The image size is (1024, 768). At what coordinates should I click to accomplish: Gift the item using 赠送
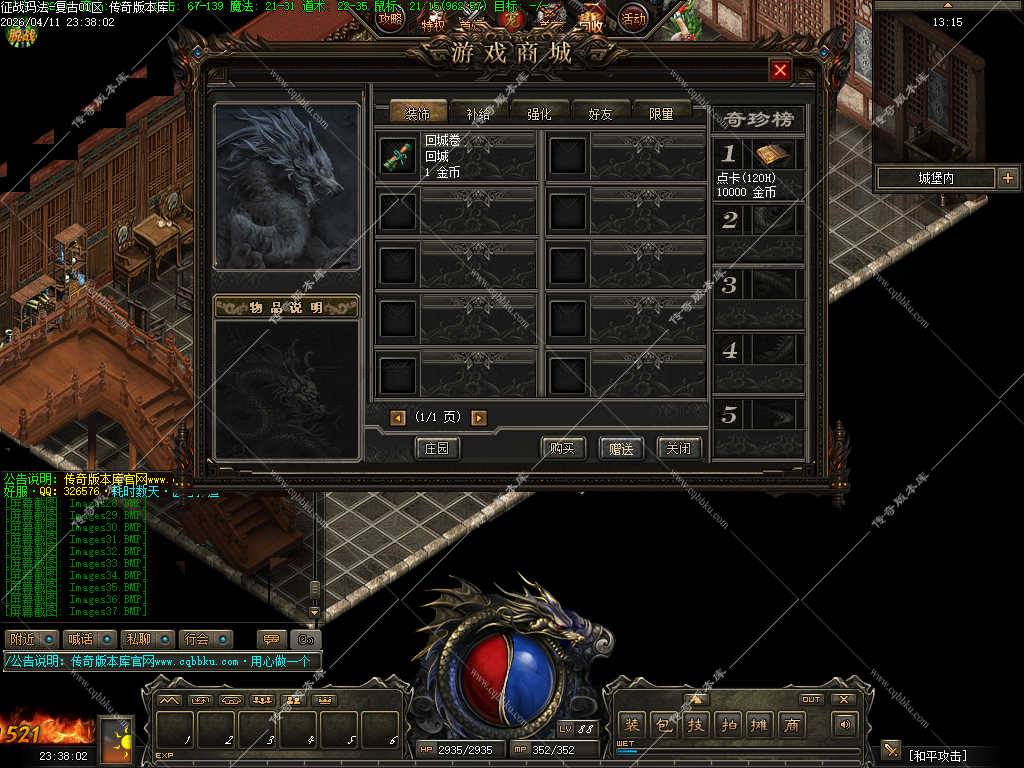(x=621, y=448)
